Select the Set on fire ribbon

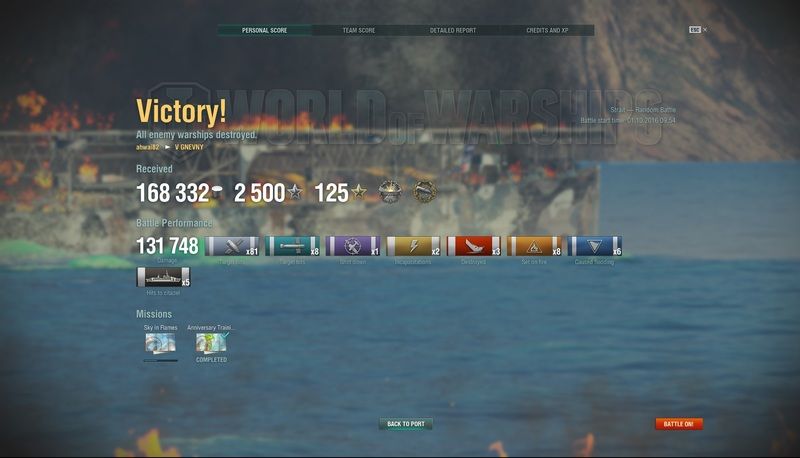[x=534, y=246]
